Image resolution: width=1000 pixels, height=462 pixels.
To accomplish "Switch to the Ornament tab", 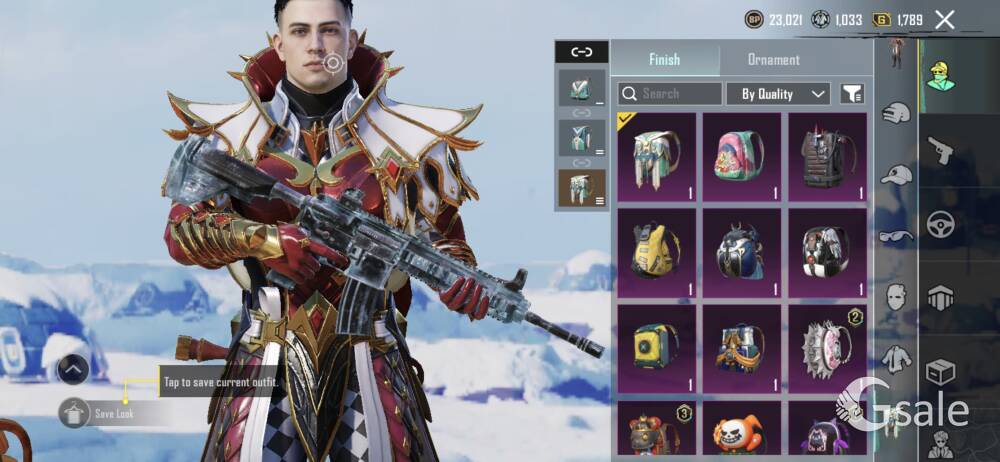I will [x=773, y=60].
